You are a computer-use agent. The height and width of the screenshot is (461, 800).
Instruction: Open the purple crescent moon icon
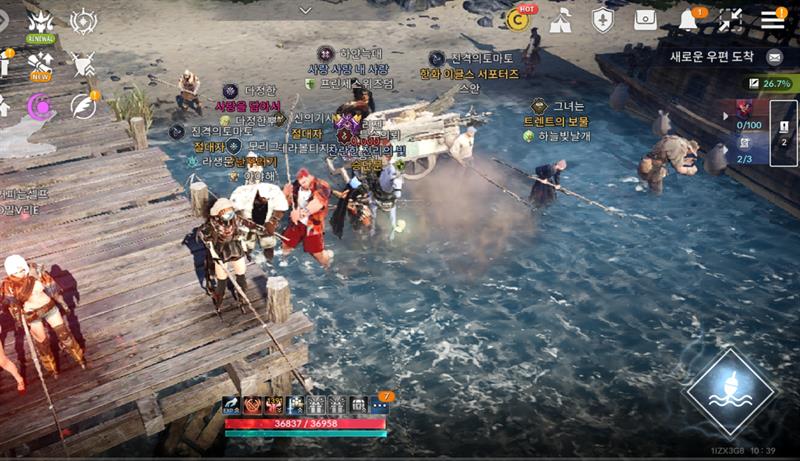pyautogui.click(x=41, y=105)
